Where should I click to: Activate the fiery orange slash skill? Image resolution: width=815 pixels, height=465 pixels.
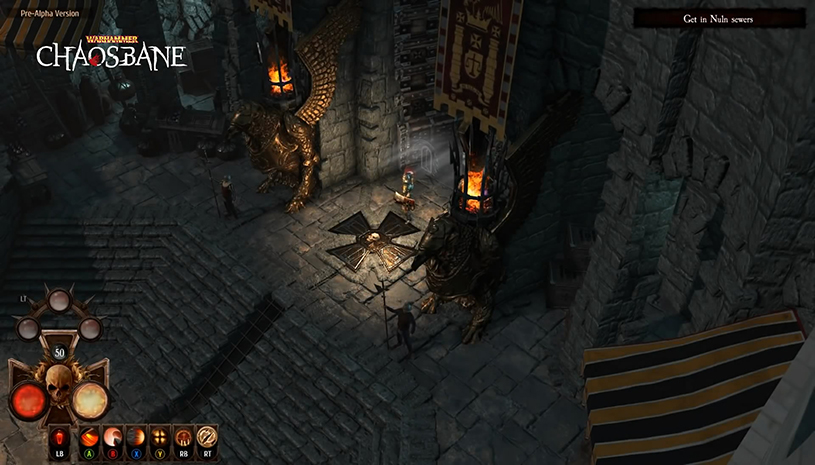click(x=89, y=437)
